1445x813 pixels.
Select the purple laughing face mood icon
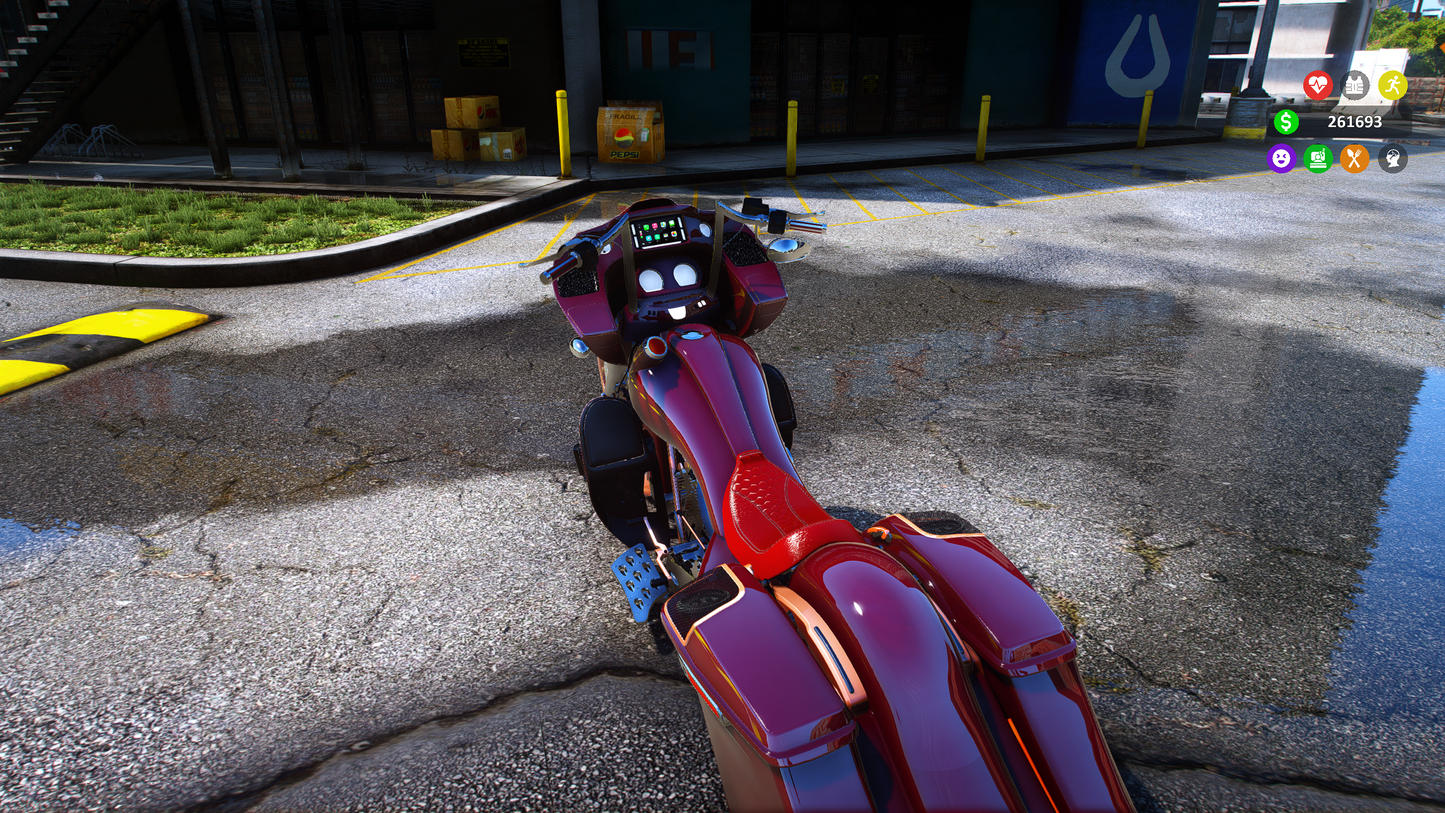tap(1281, 158)
